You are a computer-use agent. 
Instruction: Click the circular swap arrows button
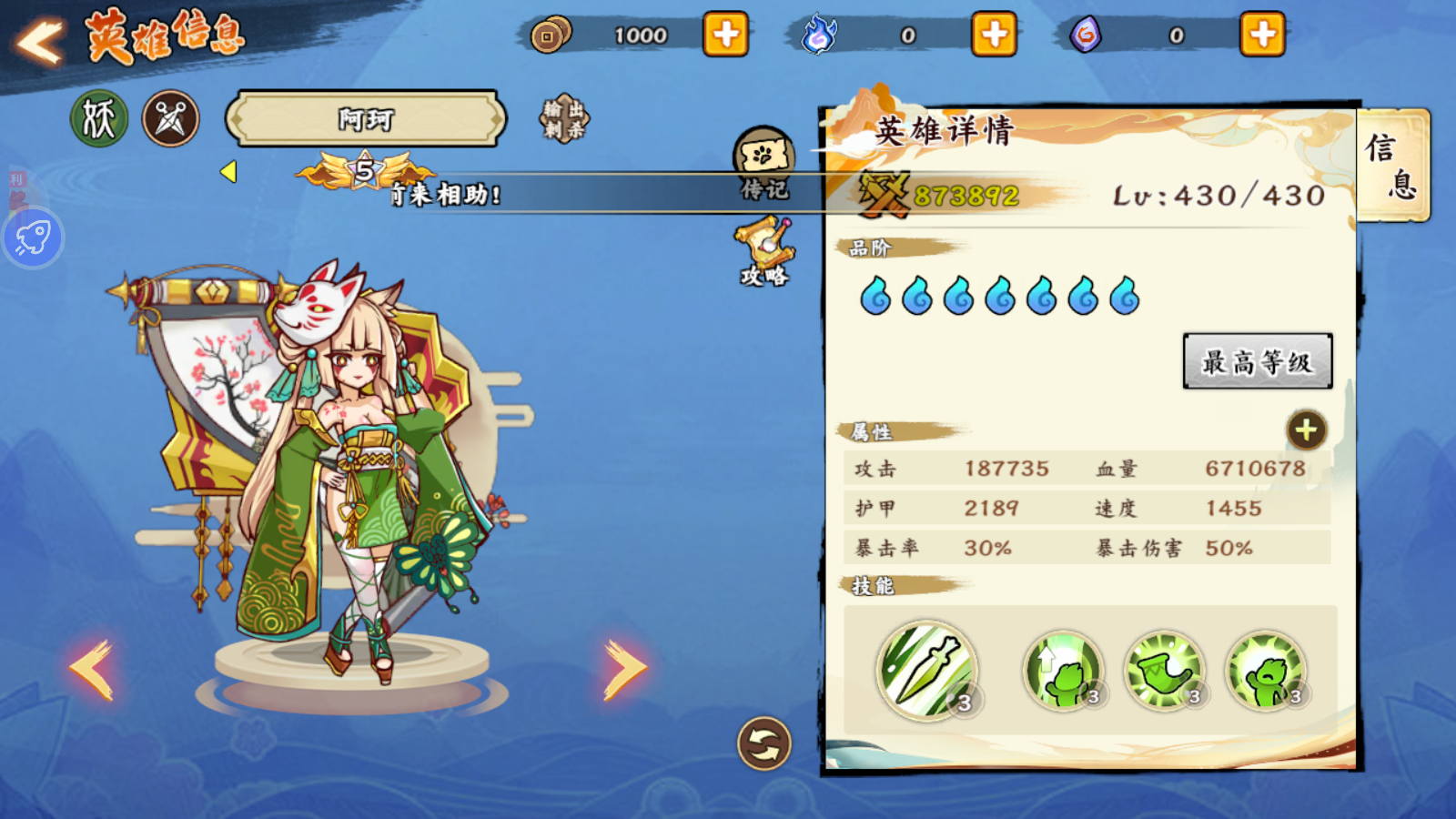pyautogui.click(x=763, y=743)
